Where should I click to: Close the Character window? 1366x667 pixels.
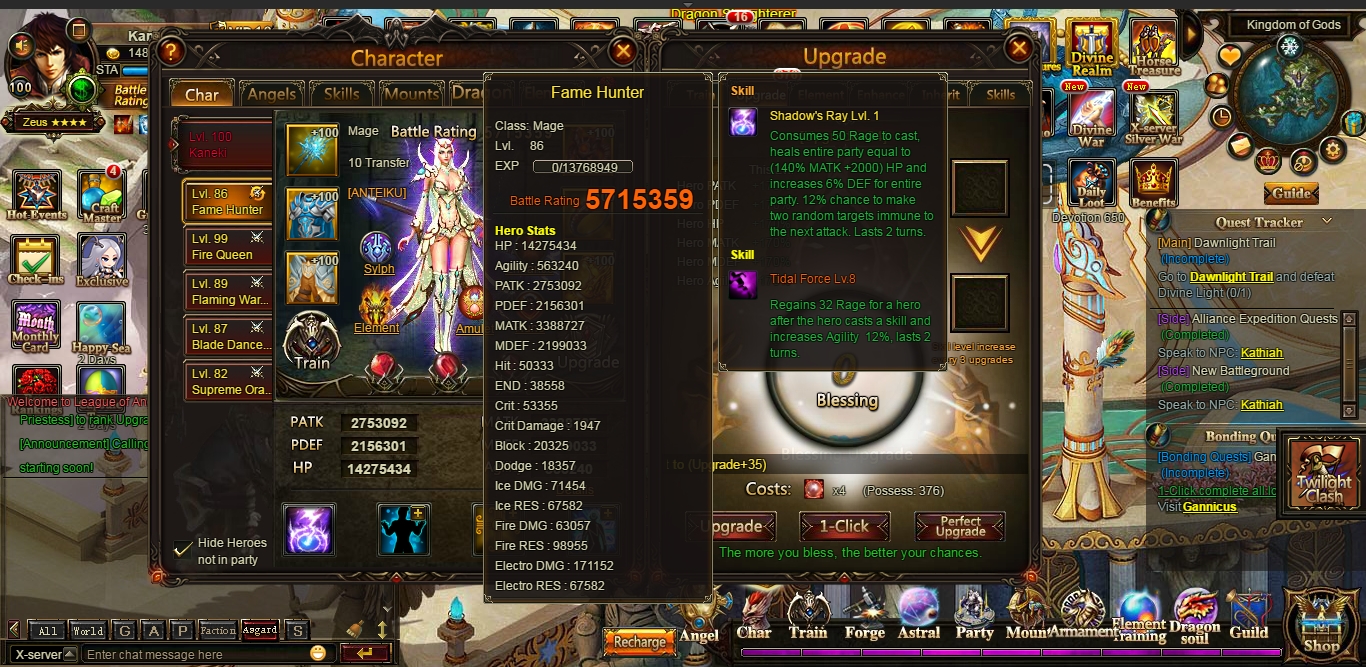pos(623,50)
